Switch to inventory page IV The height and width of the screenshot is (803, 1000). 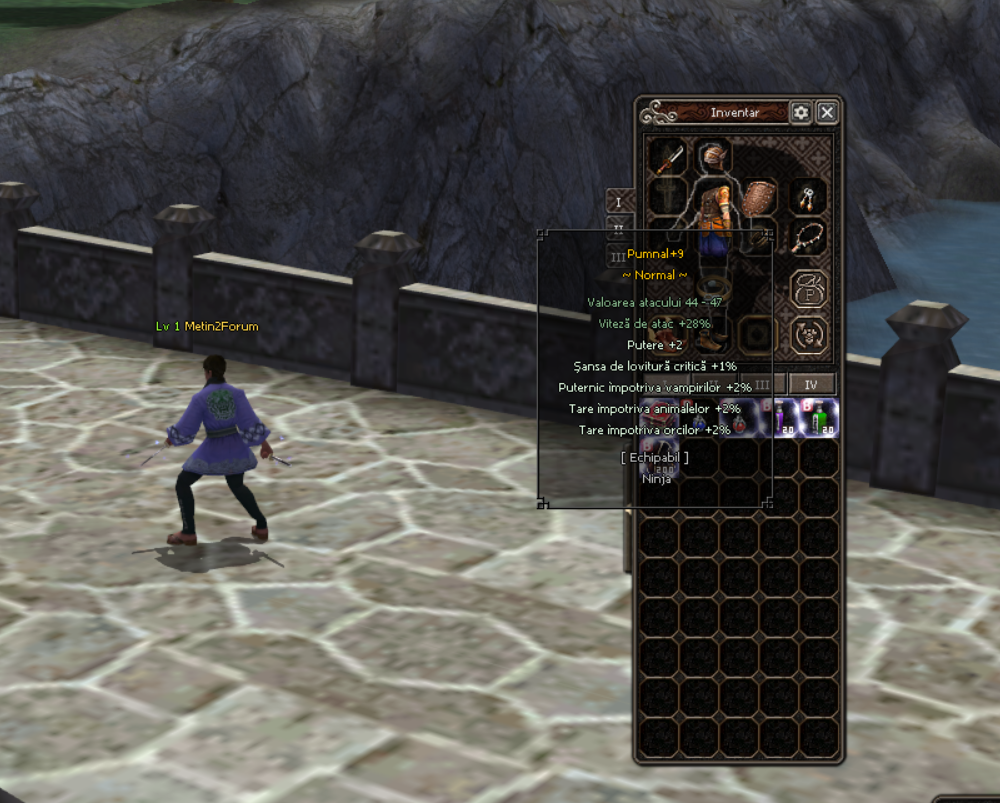[812, 384]
